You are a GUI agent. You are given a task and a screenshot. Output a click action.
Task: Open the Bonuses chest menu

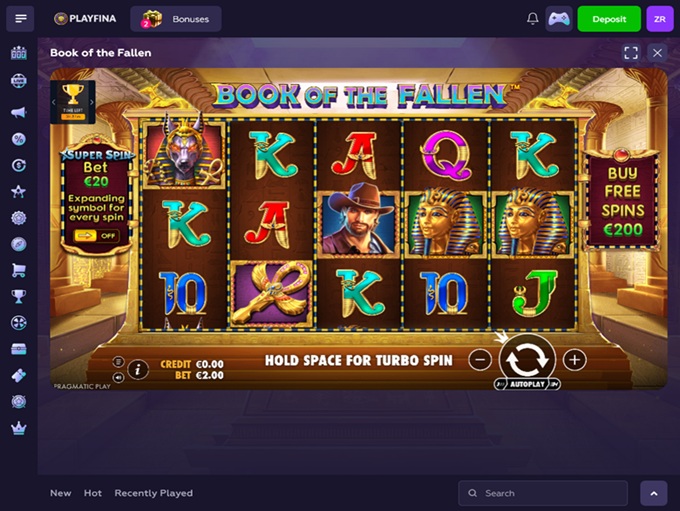tap(178, 19)
